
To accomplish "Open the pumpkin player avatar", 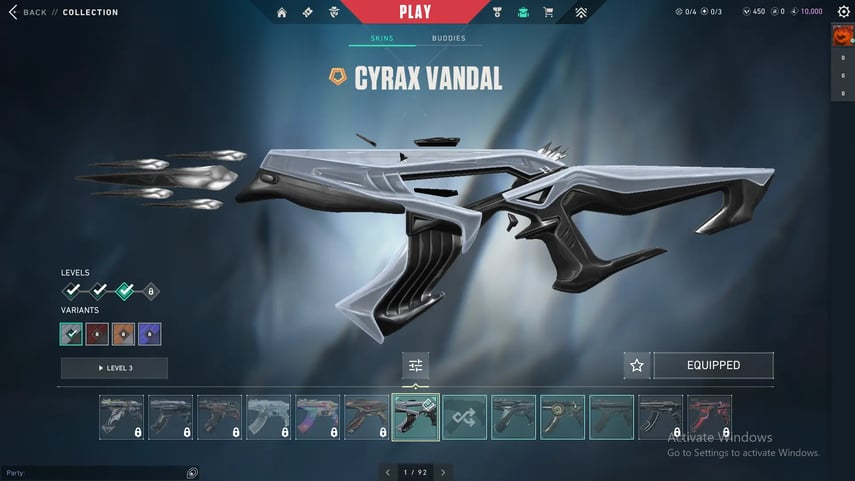I will (842, 36).
